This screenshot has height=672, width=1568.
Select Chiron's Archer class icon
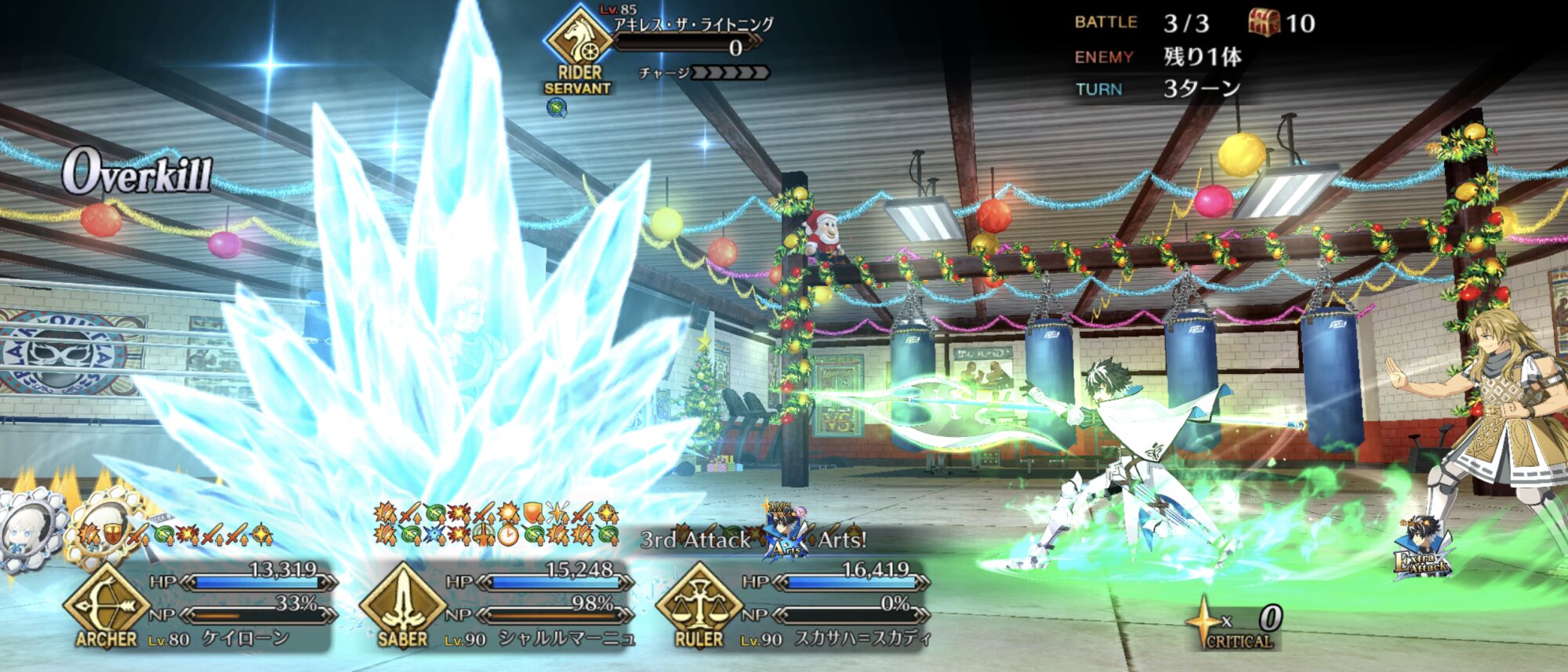point(106,605)
